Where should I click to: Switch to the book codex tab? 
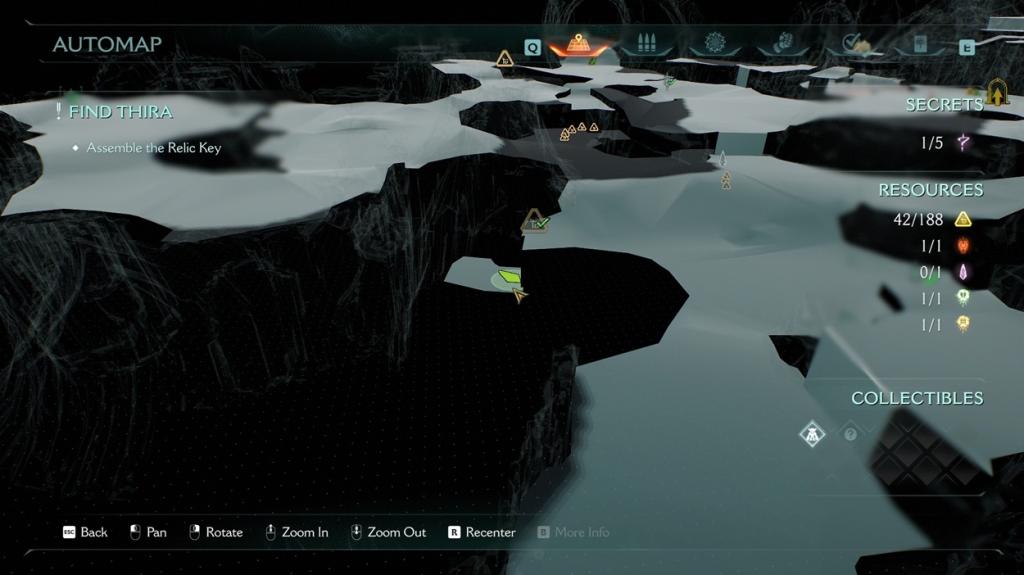918,44
